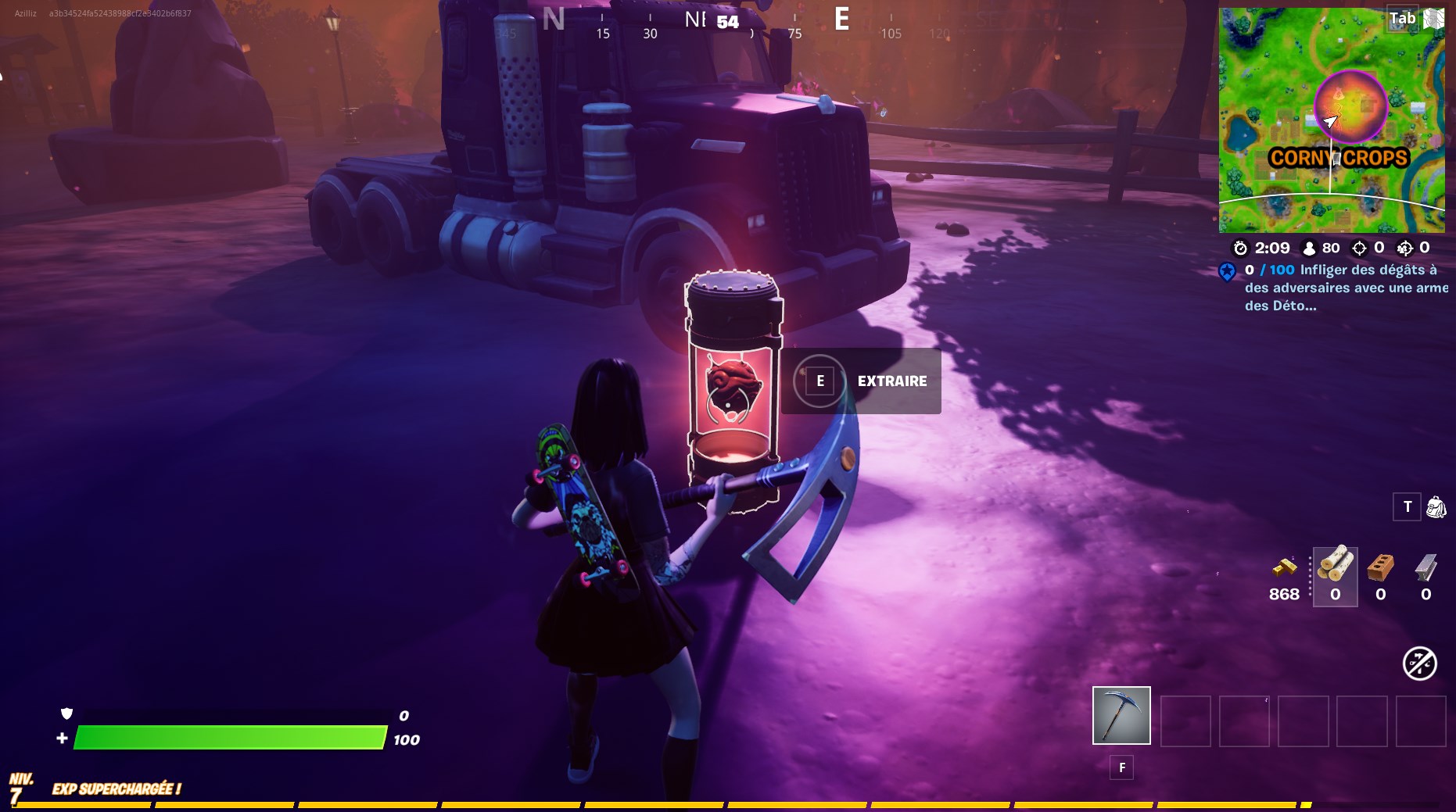Click the players remaining icon showing 80
Screen dimensions: 1456x812
click(1308, 249)
